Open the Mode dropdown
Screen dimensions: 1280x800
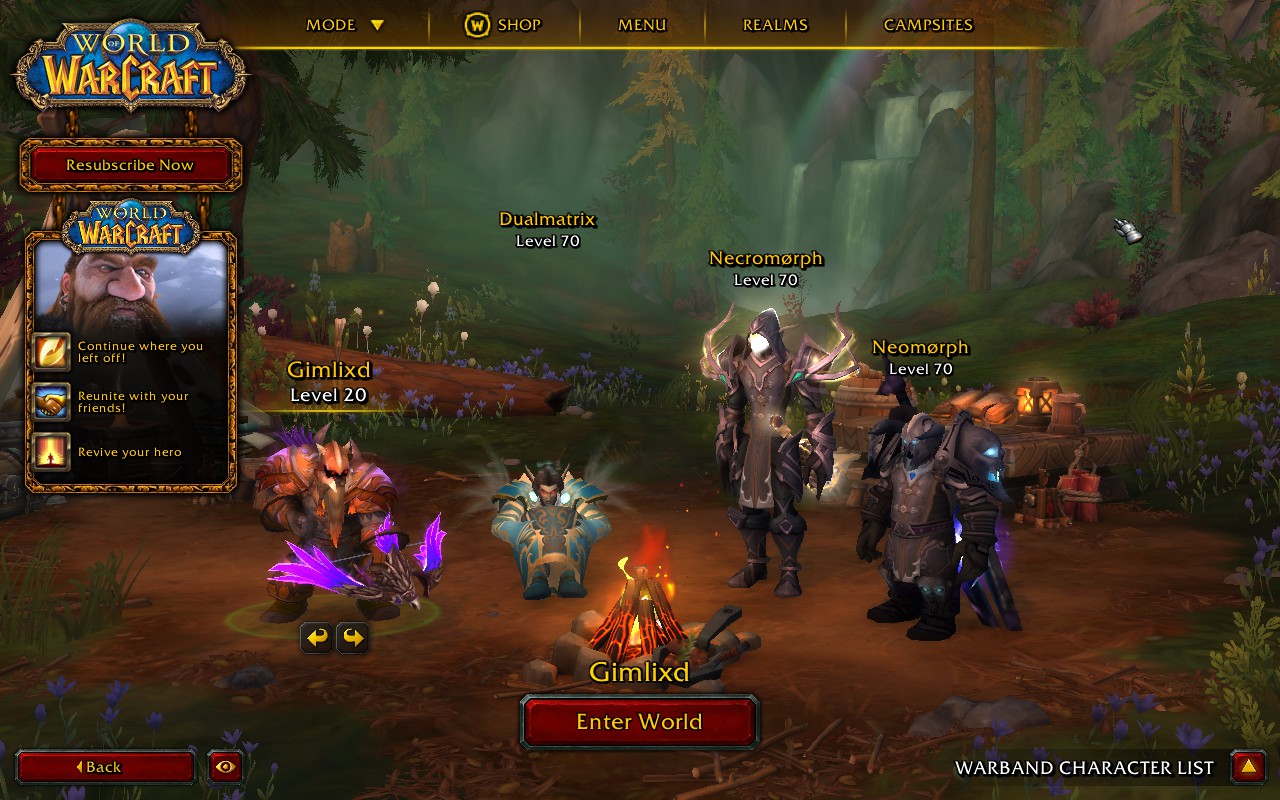(x=345, y=25)
